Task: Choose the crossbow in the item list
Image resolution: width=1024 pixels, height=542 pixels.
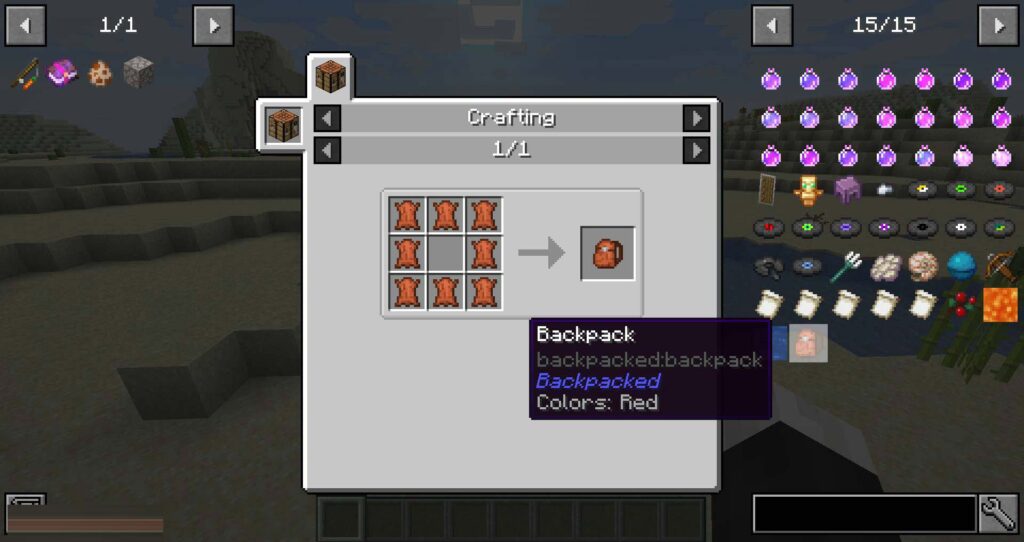Action: pyautogui.click(x=1000, y=266)
